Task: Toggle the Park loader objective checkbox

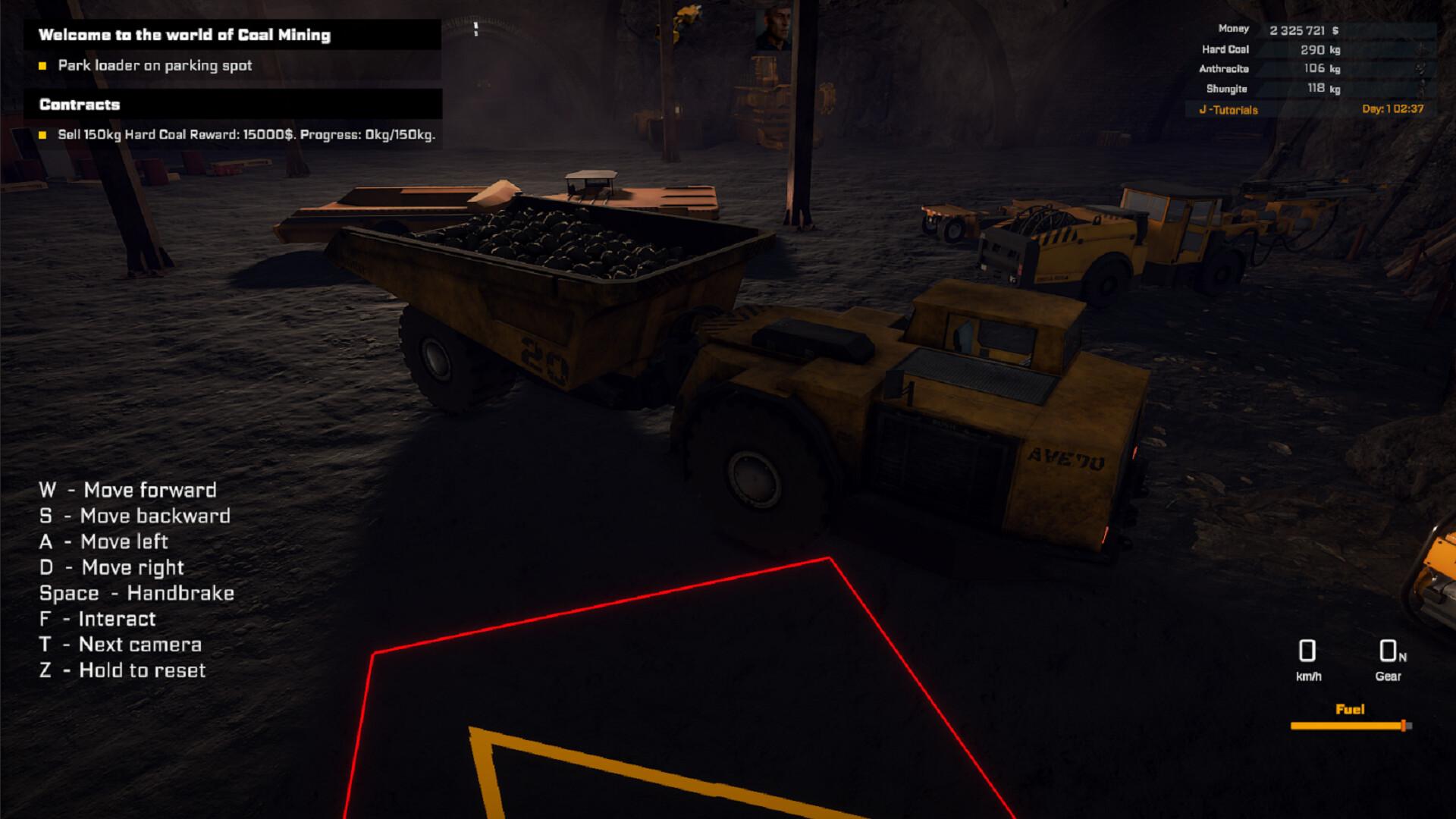Action: click(x=42, y=66)
